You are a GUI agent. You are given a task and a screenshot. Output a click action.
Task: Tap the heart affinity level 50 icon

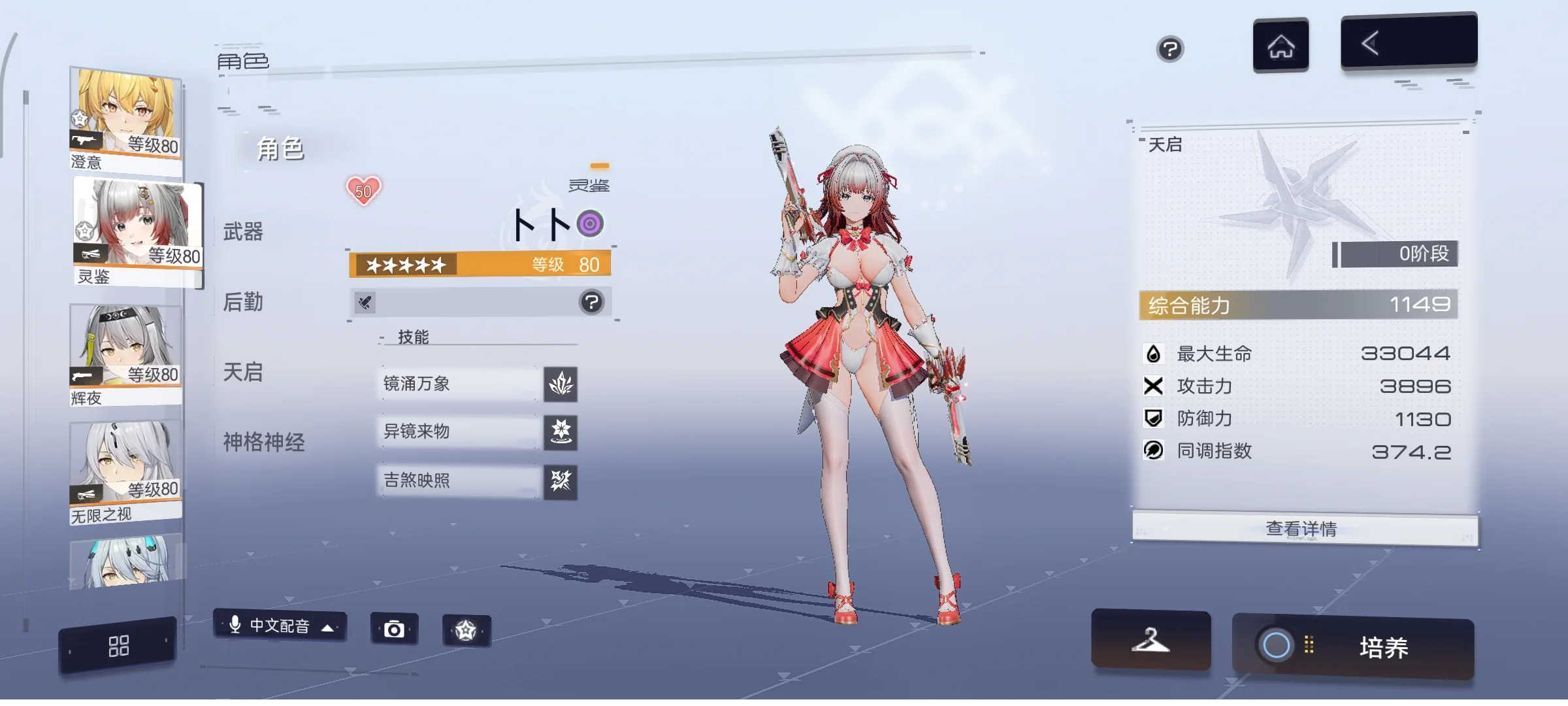pyautogui.click(x=363, y=191)
